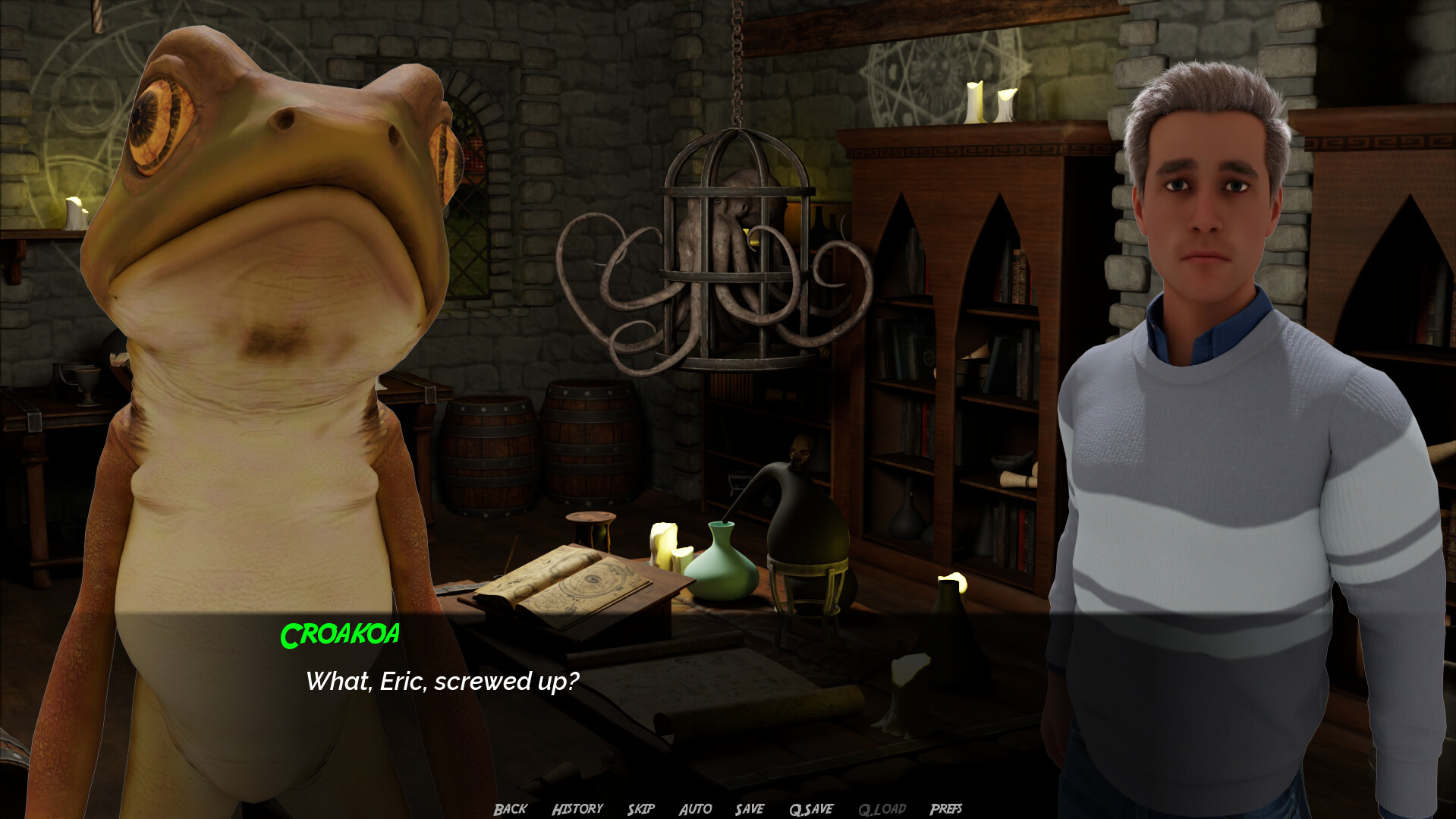The image size is (1456, 819).
Task: Activate Skip to fast-forward dialogue
Action: [x=640, y=809]
